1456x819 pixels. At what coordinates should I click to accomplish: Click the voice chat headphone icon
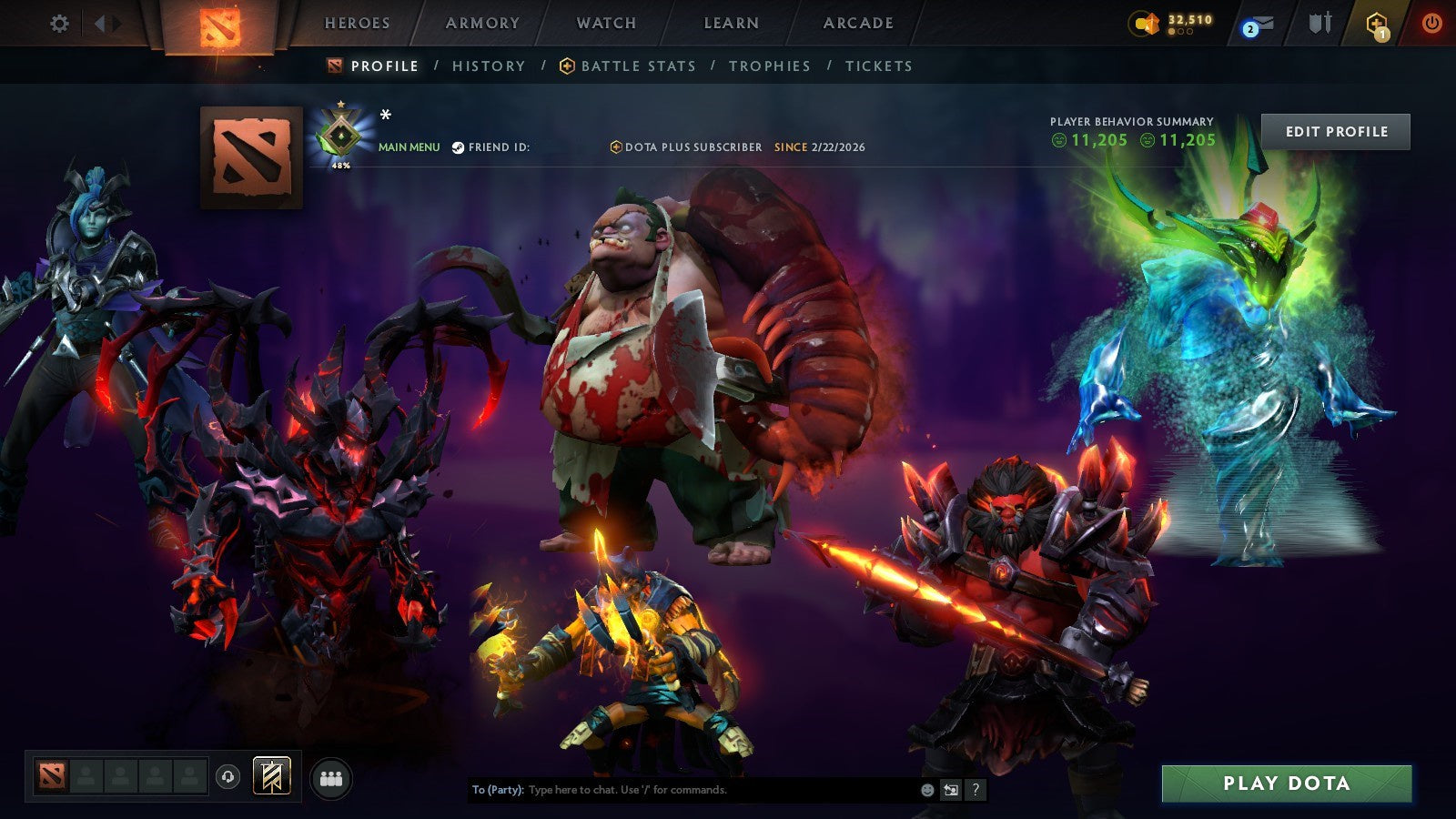(x=227, y=777)
